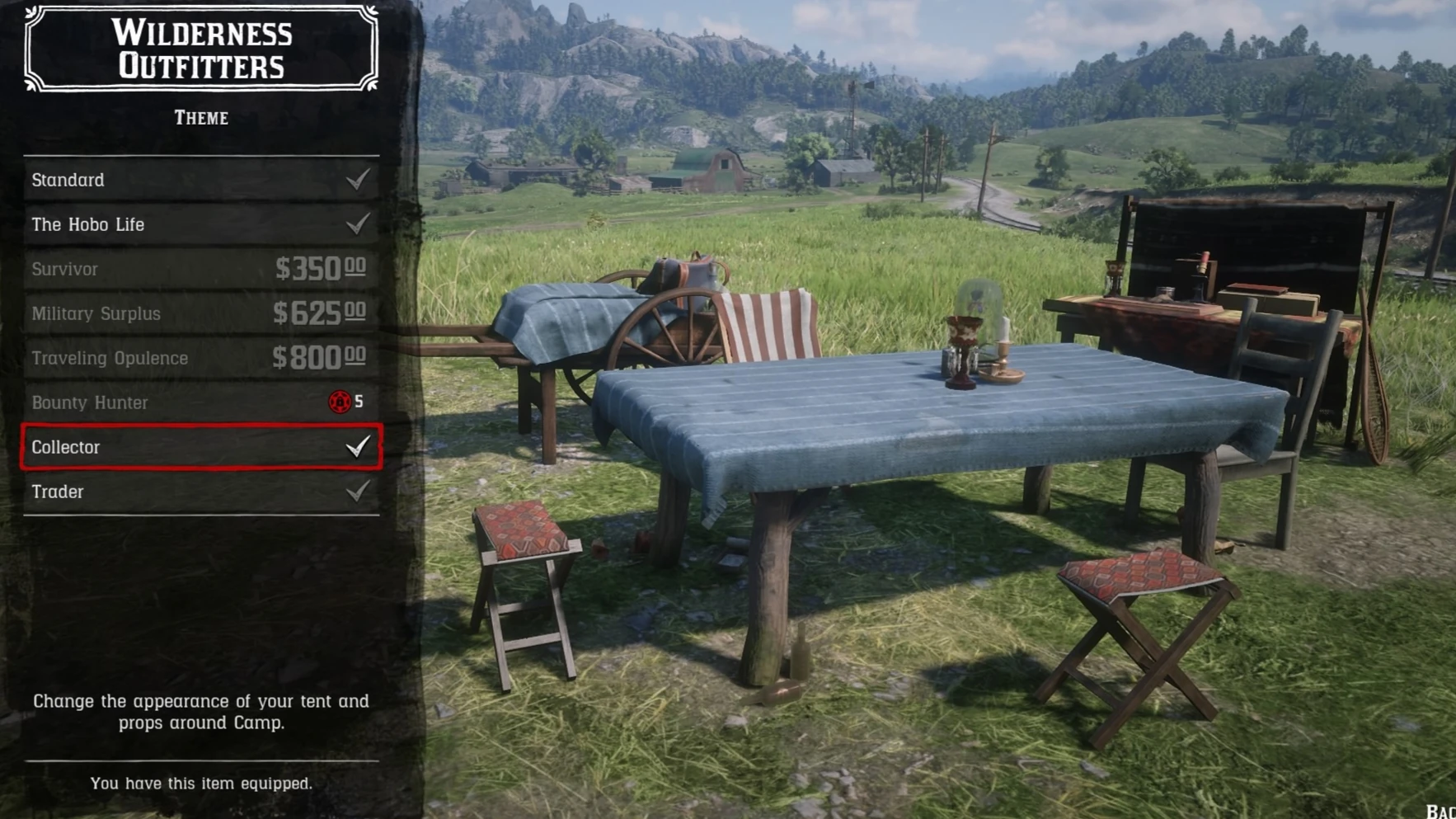Click the Back option at bottom right
Screen dimensions: 1456x819
1440,812
